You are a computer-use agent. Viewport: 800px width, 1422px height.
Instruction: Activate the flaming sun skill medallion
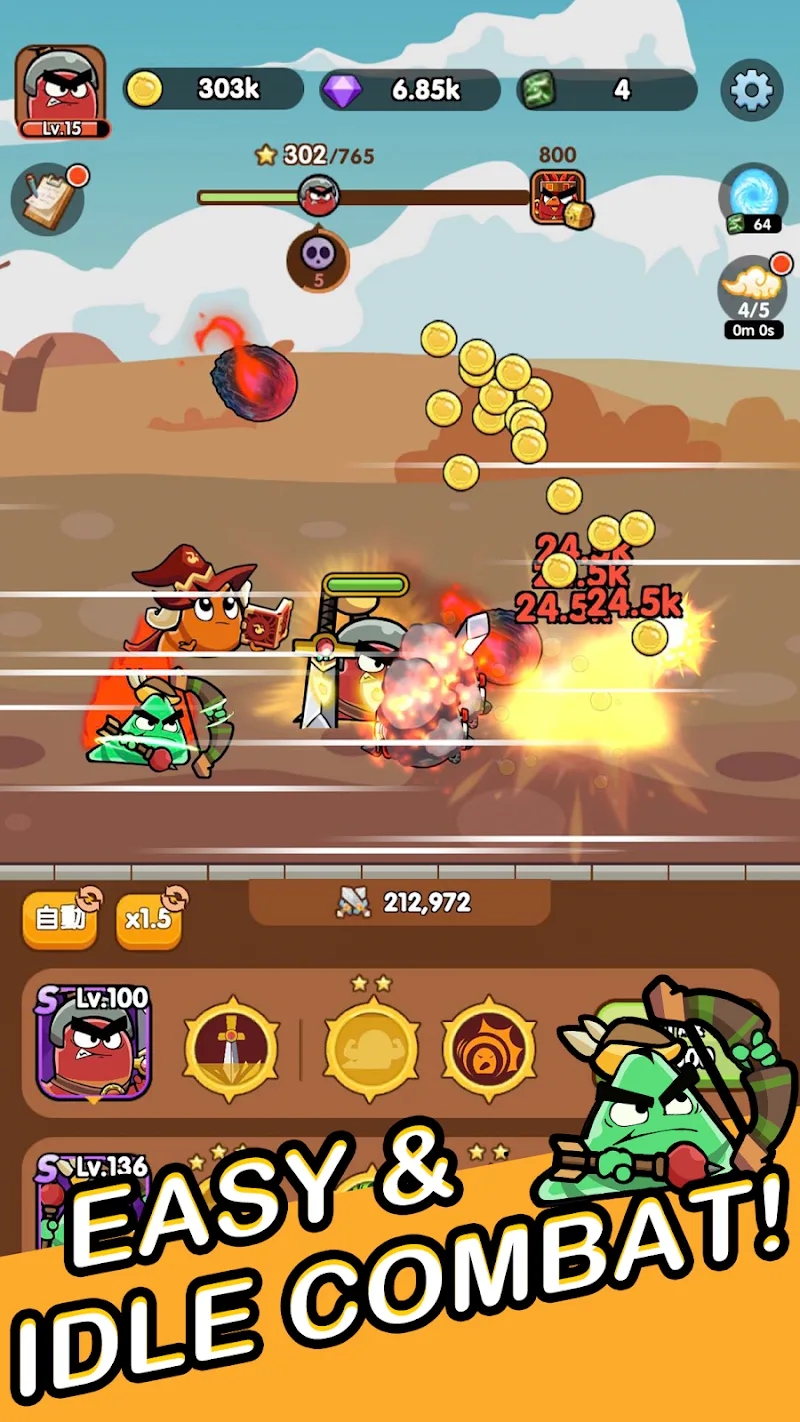point(489,1048)
